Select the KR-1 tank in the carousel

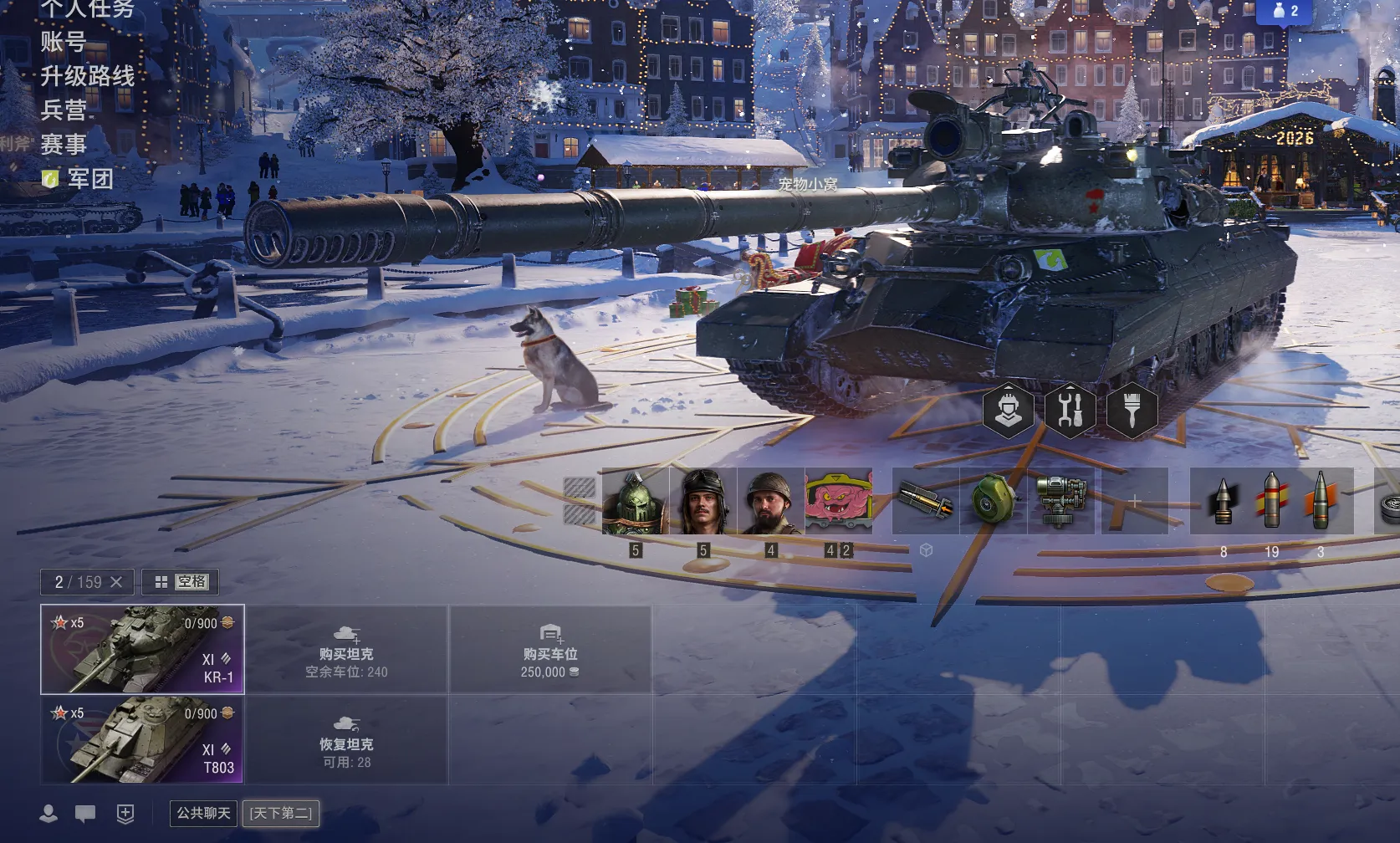coord(142,650)
